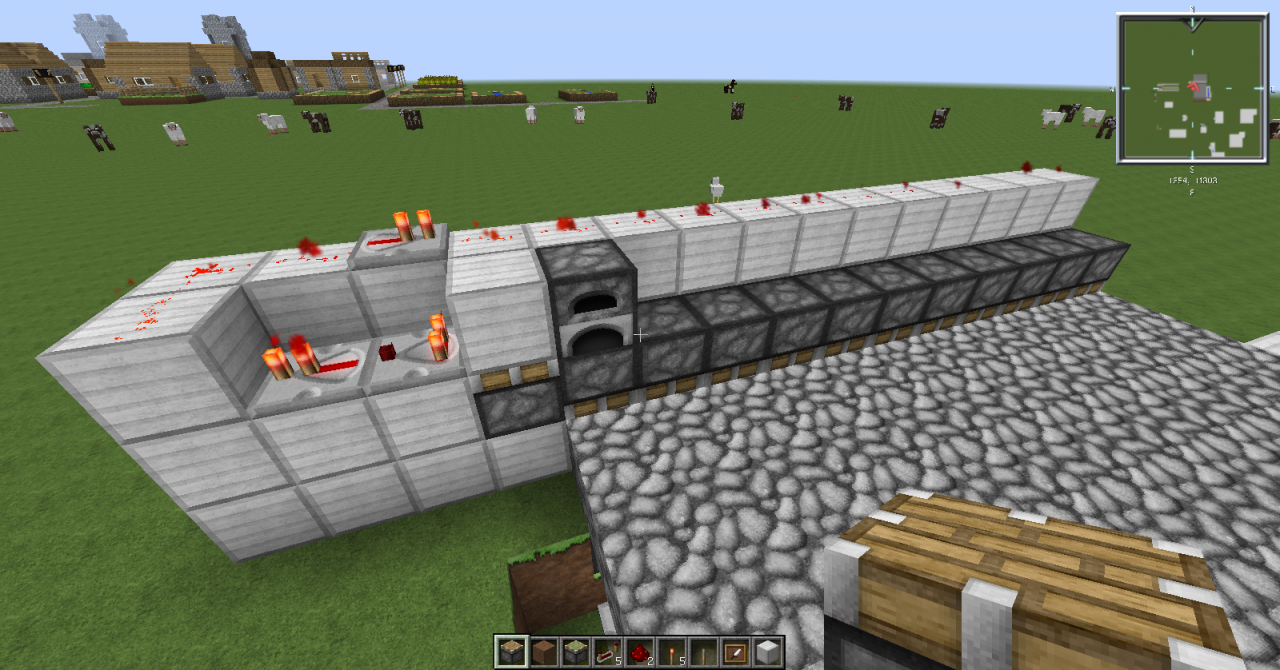This screenshot has width=1280, height=670.
Task: Select the lever hotbar slot
Action: [x=703, y=651]
